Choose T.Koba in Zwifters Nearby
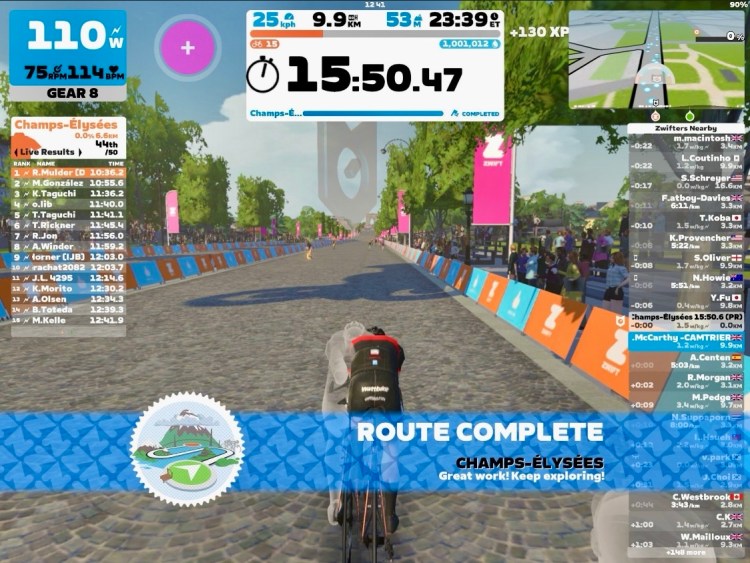The width and height of the screenshot is (750, 563). (686, 221)
